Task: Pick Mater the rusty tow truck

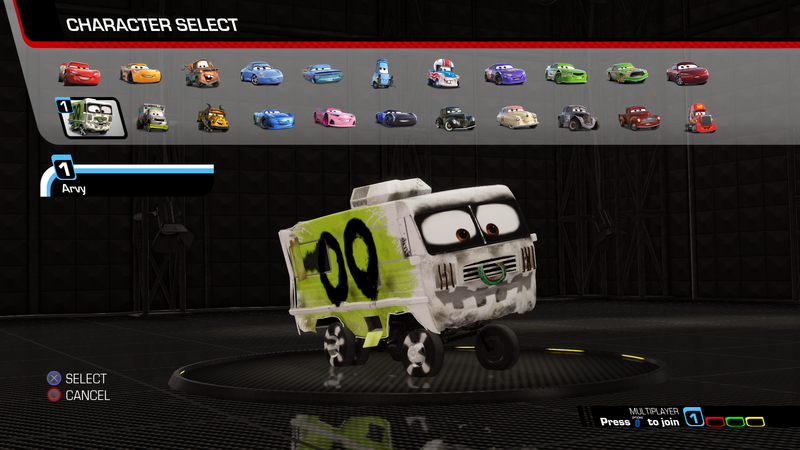Action: (201, 73)
